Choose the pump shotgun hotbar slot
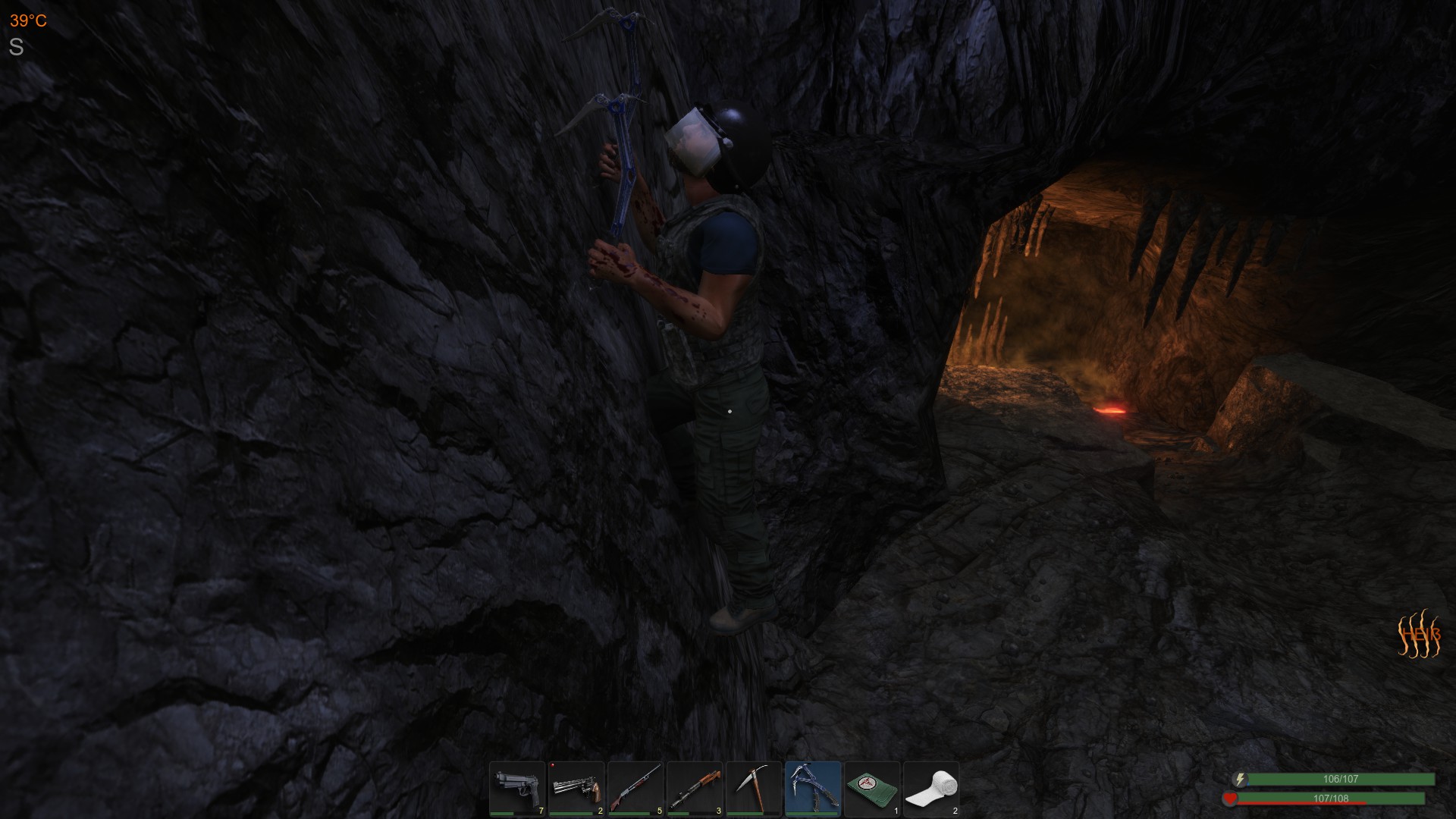Image resolution: width=1456 pixels, height=819 pixels. click(x=636, y=789)
